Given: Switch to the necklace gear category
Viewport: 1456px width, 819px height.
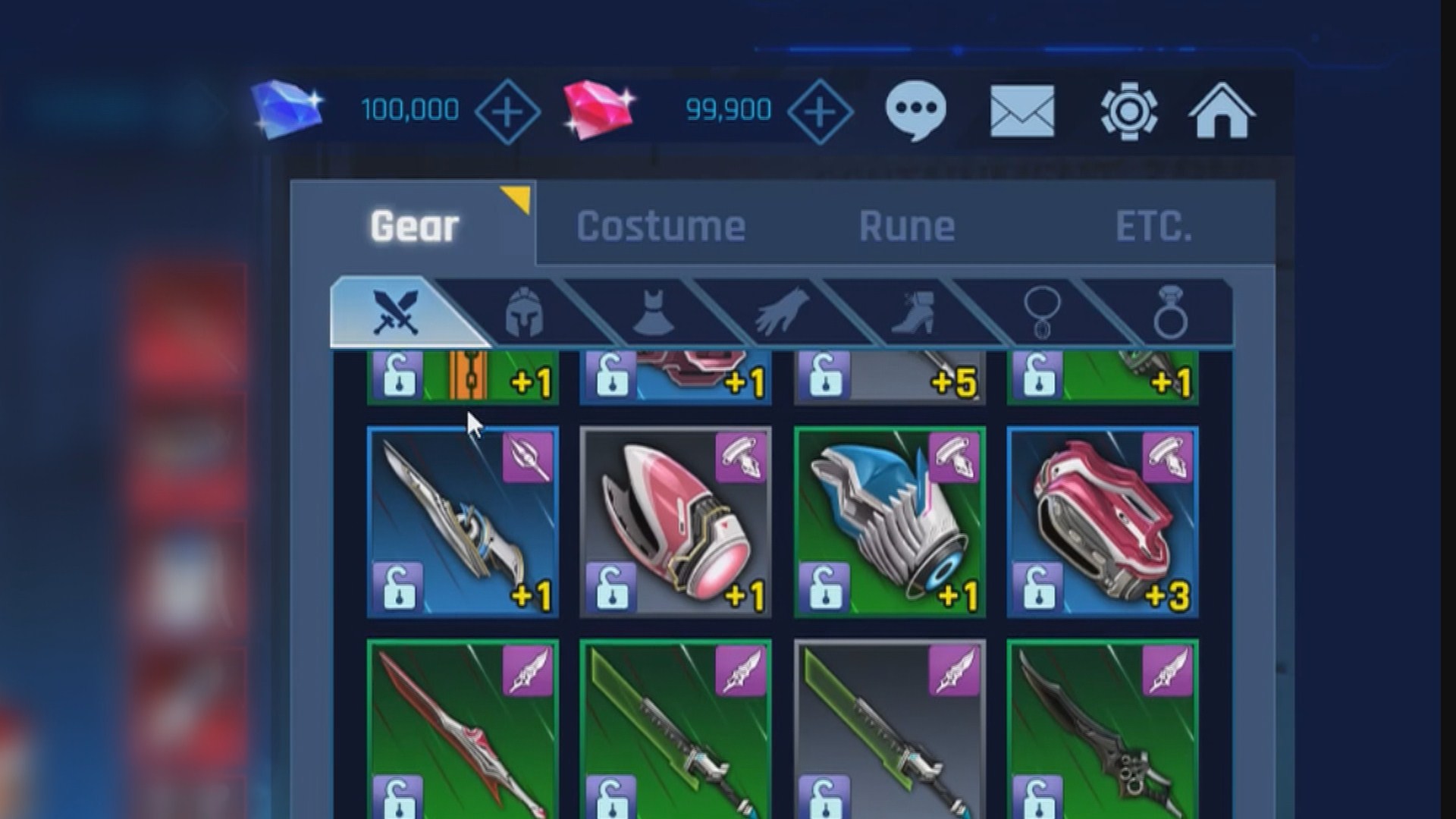Looking at the screenshot, I should pos(1041,312).
